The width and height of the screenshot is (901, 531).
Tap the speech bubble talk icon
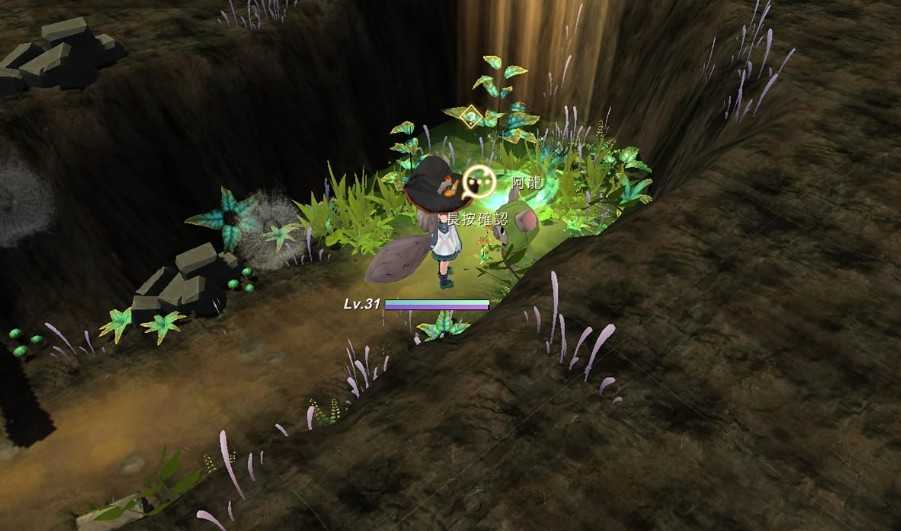[x=480, y=182]
